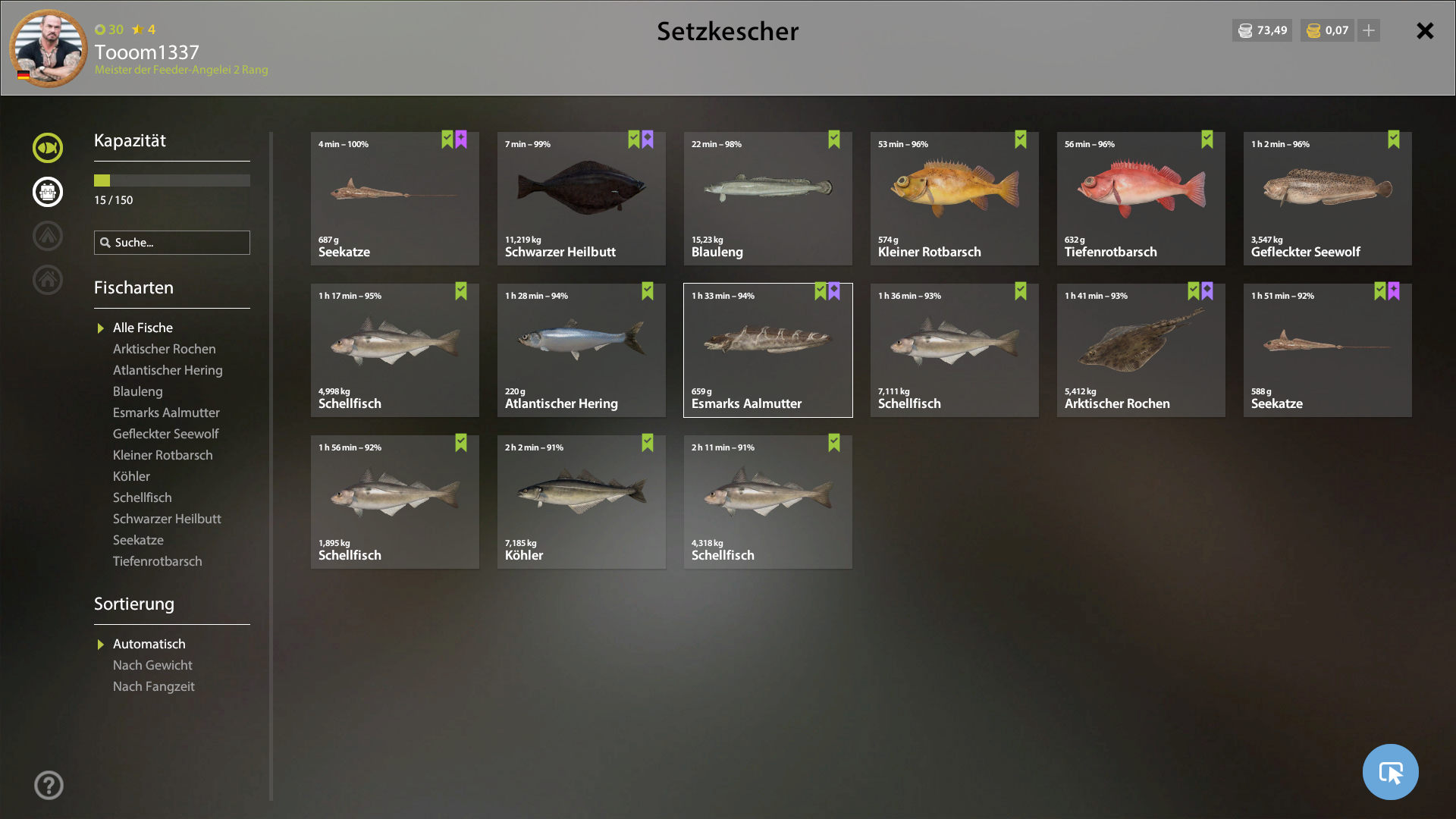
Task: Open the Tooom1337 player avatar
Action: coord(49,48)
